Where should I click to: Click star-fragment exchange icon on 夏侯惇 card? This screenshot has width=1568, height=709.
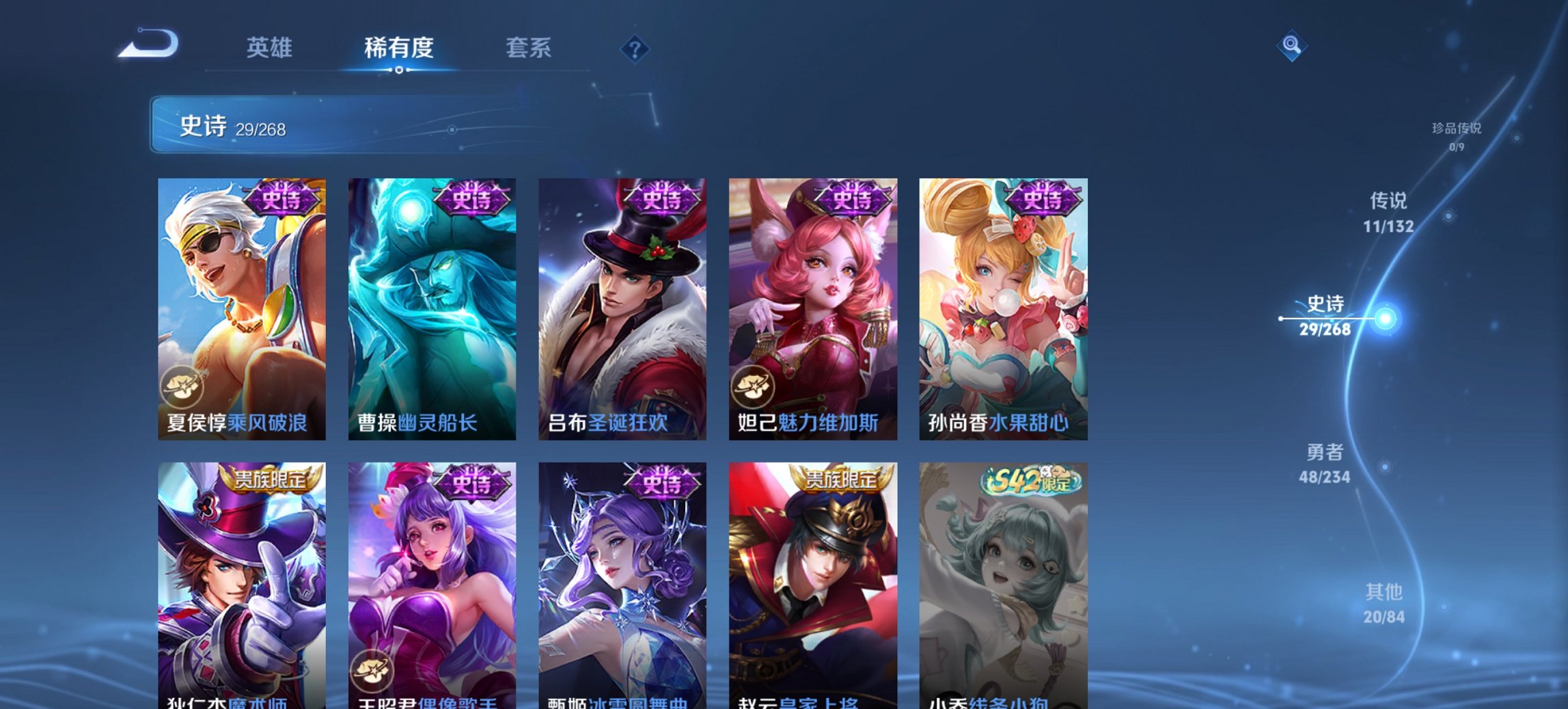(x=181, y=387)
